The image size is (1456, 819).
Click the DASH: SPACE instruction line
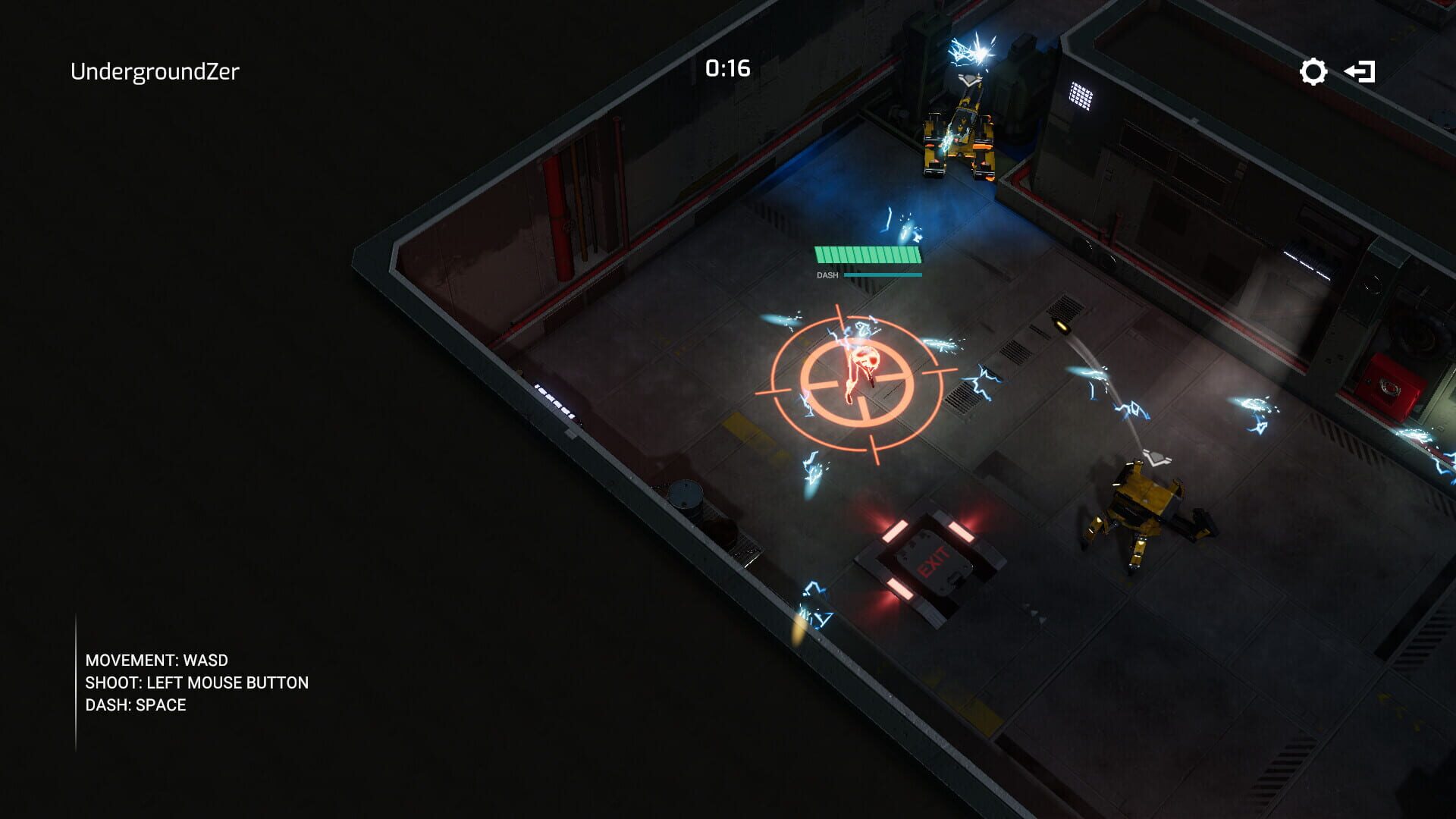pos(135,705)
